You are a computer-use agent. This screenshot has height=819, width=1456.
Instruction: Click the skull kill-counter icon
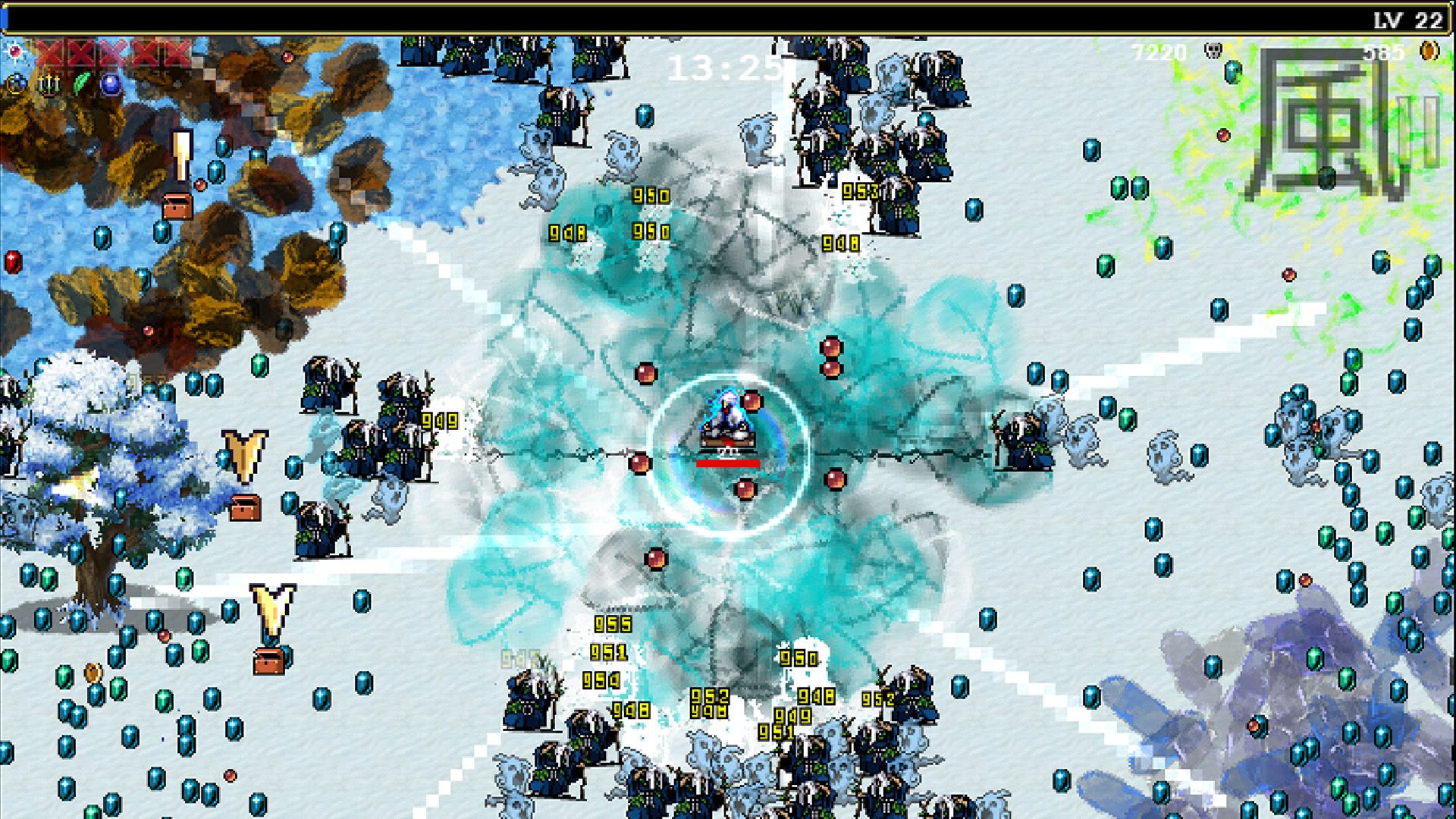1213,50
